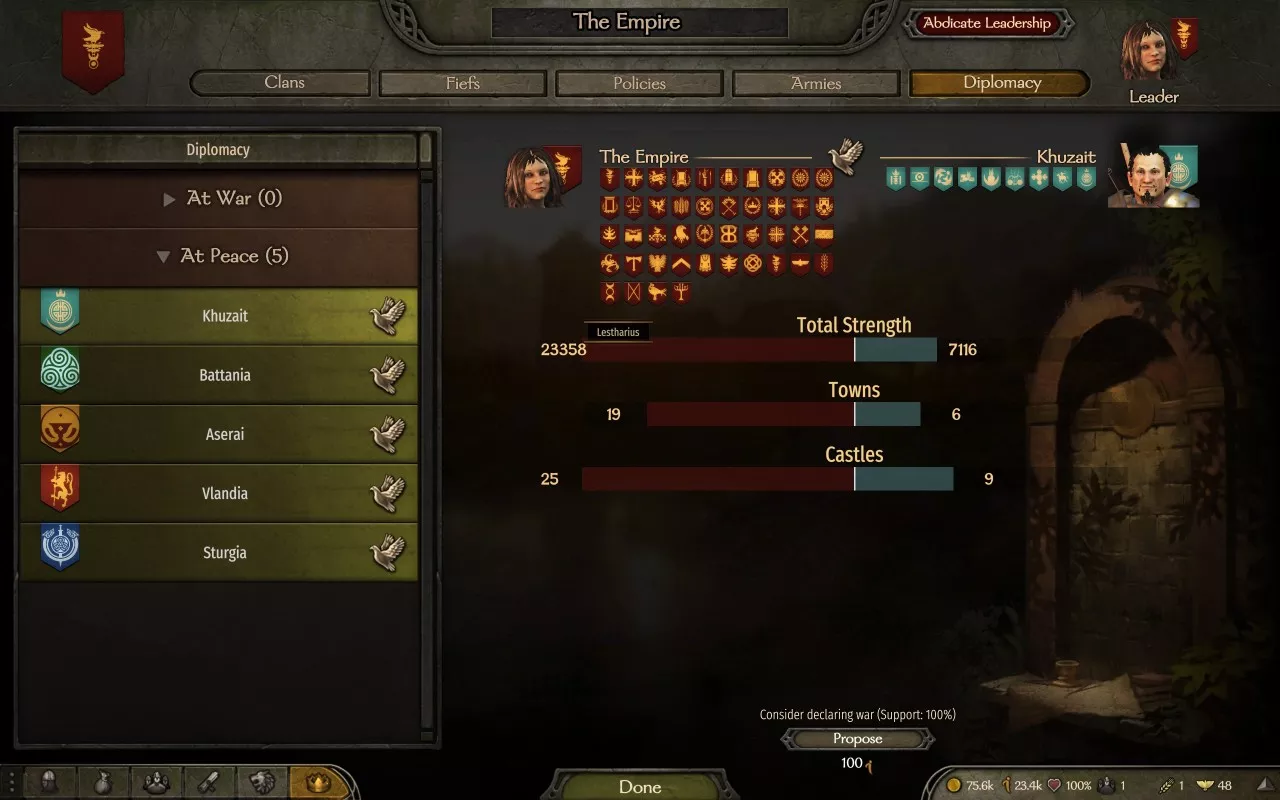Viewport: 1280px width, 800px height.
Task: Open the Fiefs tab
Action: pos(462,83)
